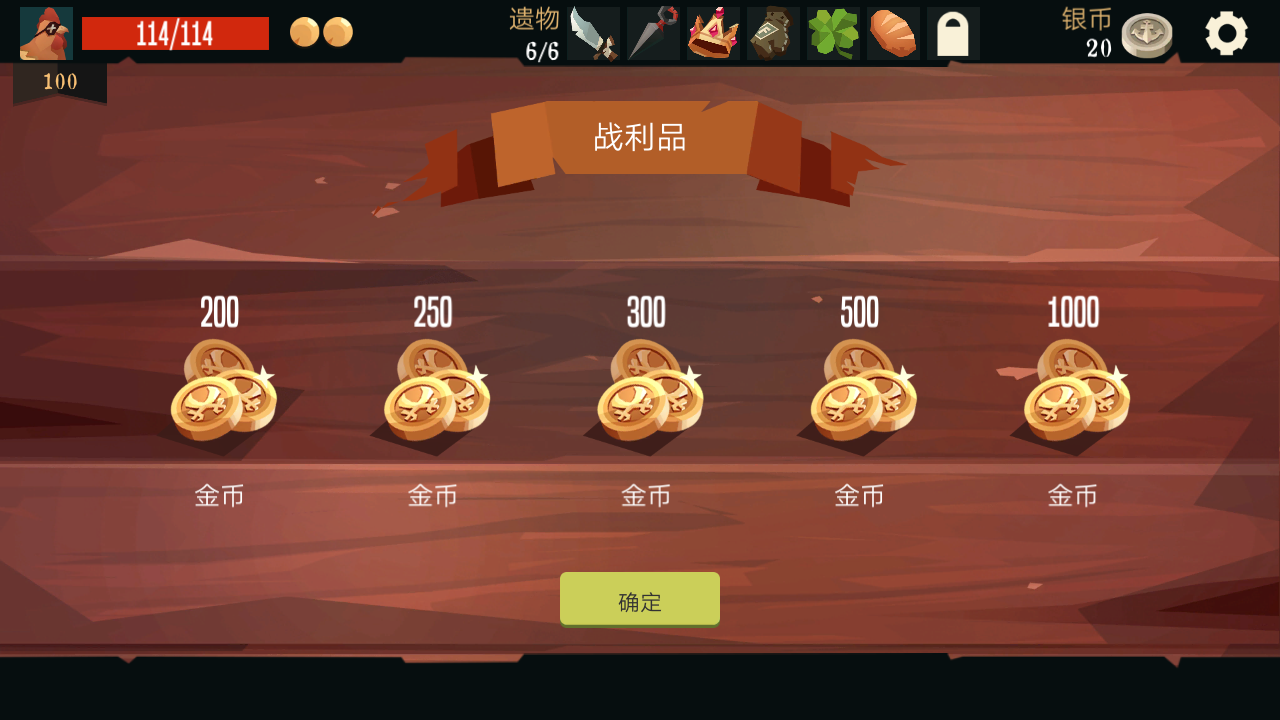Select the sword relic icon
1280x720 pixels.
[592, 33]
